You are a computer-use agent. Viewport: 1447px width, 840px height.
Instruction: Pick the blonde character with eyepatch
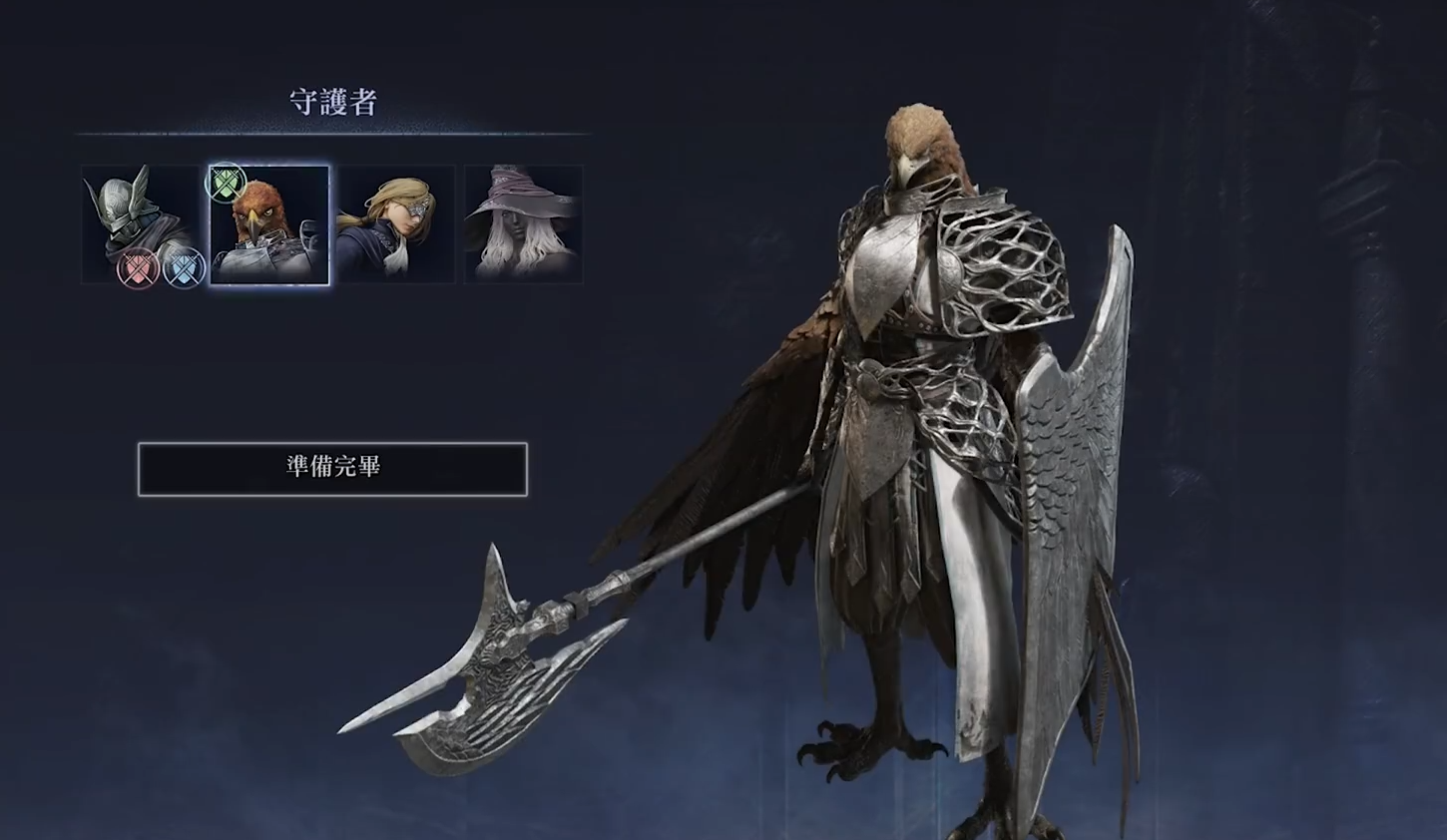pos(396,225)
